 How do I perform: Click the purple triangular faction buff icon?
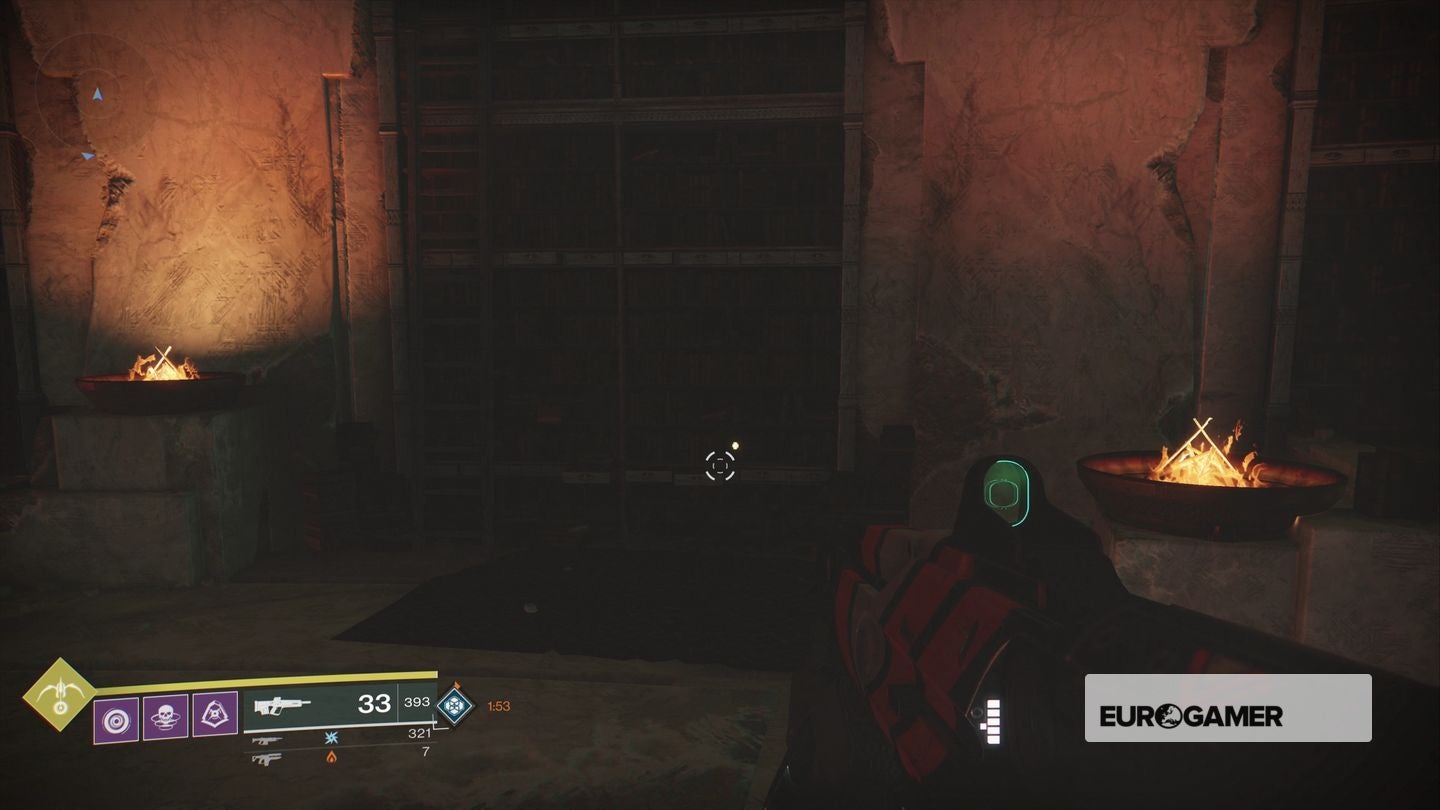pos(215,713)
